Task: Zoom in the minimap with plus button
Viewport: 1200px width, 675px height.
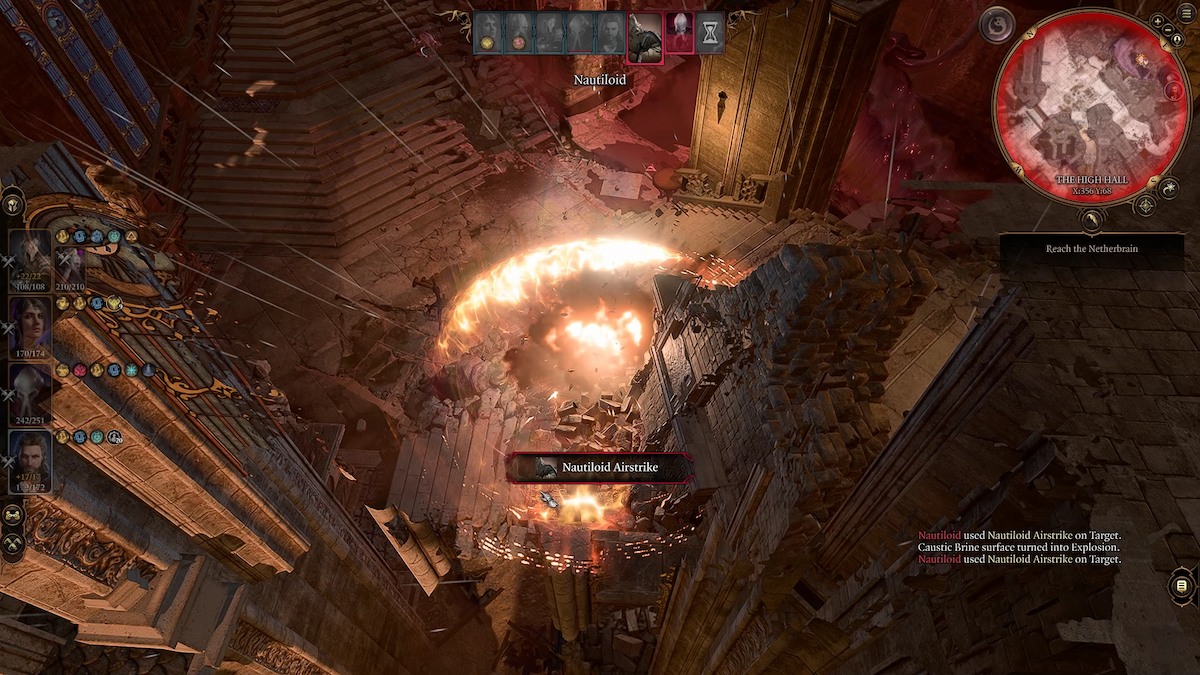Action: tap(1157, 21)
